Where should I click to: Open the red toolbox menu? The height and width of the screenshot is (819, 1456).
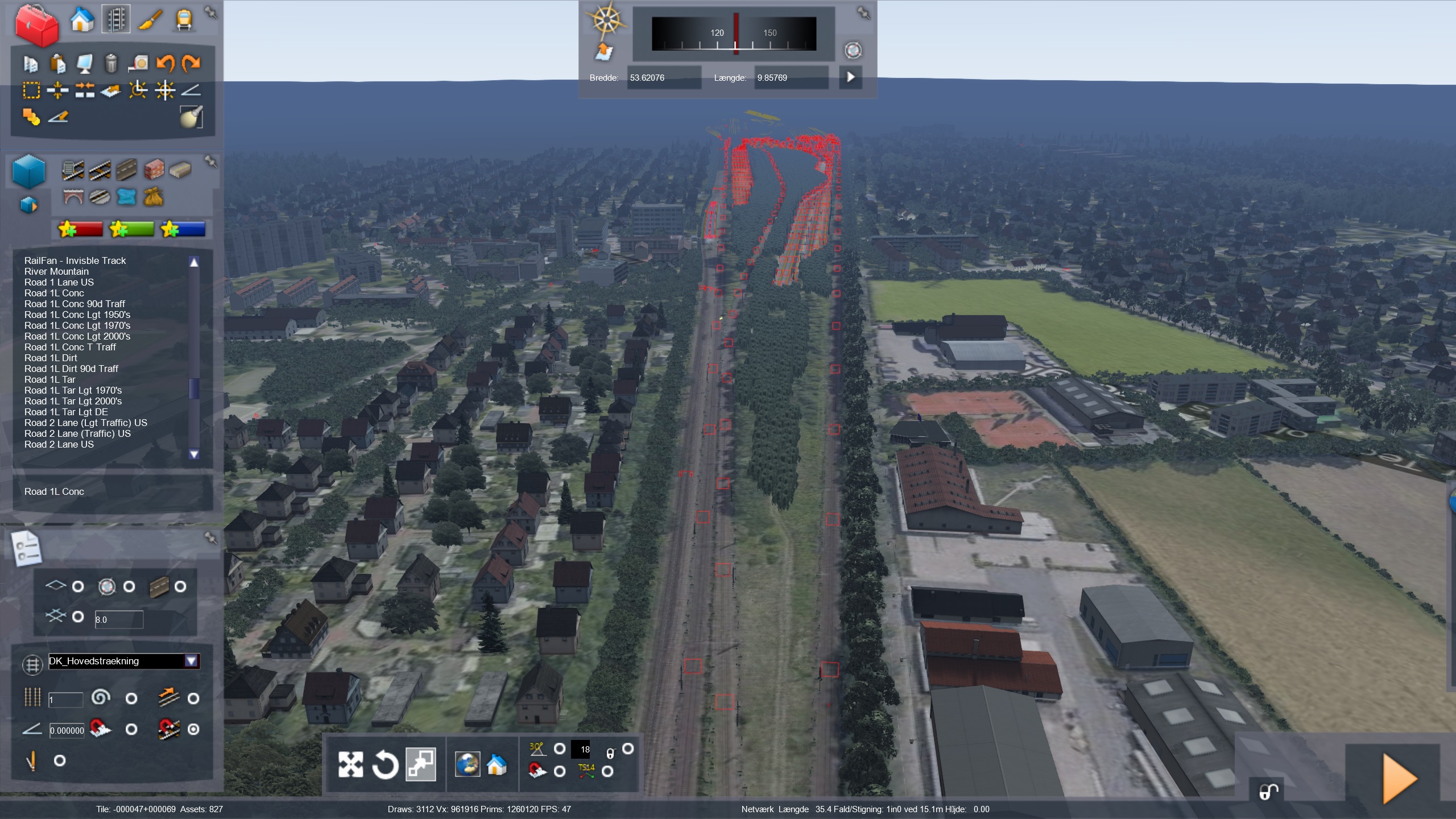click(36, 24)
